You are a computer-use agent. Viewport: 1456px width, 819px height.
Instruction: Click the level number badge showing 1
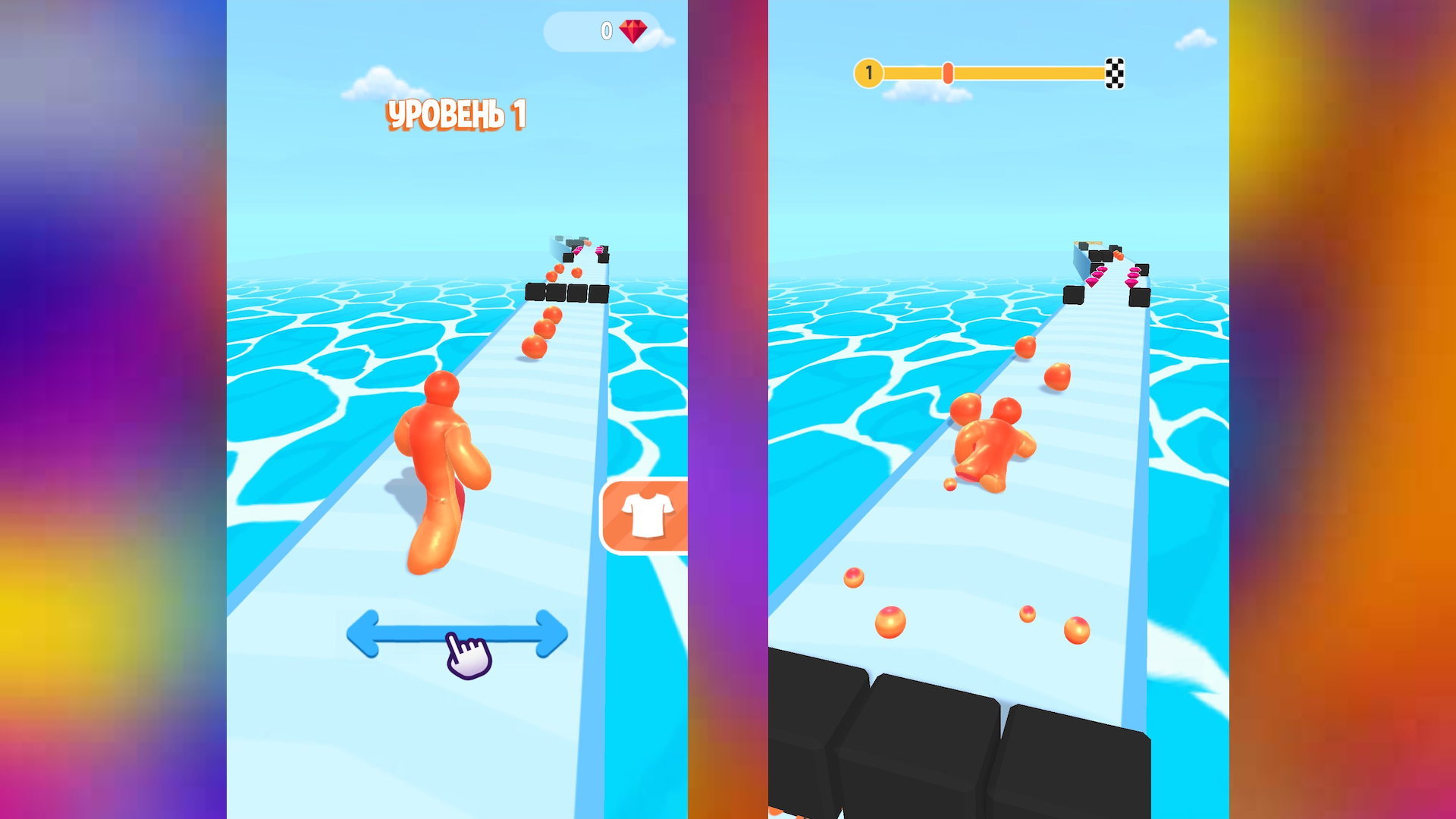pyautogui.click(x=868, y=73)
